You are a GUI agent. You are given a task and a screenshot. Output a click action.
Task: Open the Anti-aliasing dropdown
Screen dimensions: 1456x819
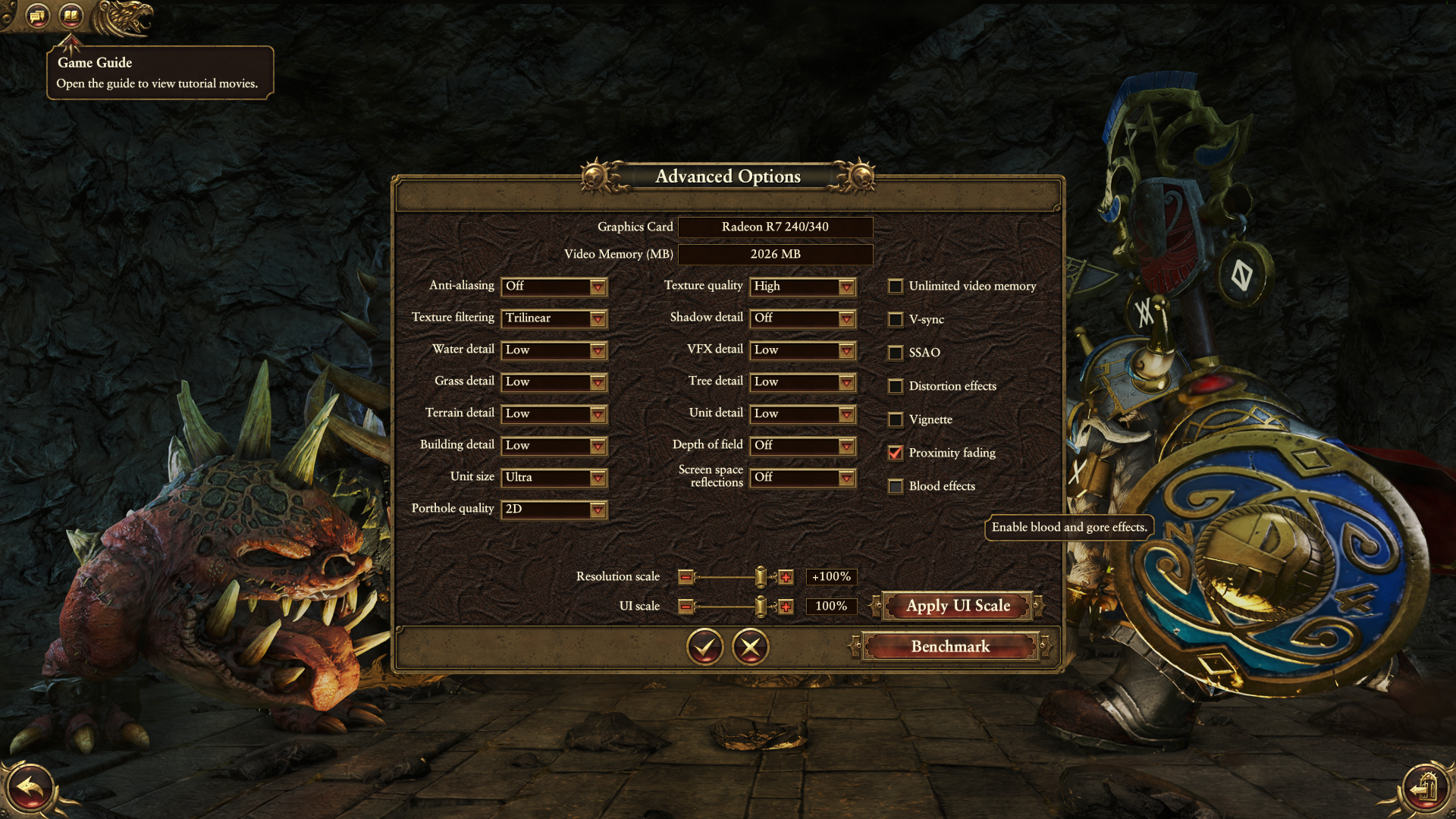pos(554,287)
